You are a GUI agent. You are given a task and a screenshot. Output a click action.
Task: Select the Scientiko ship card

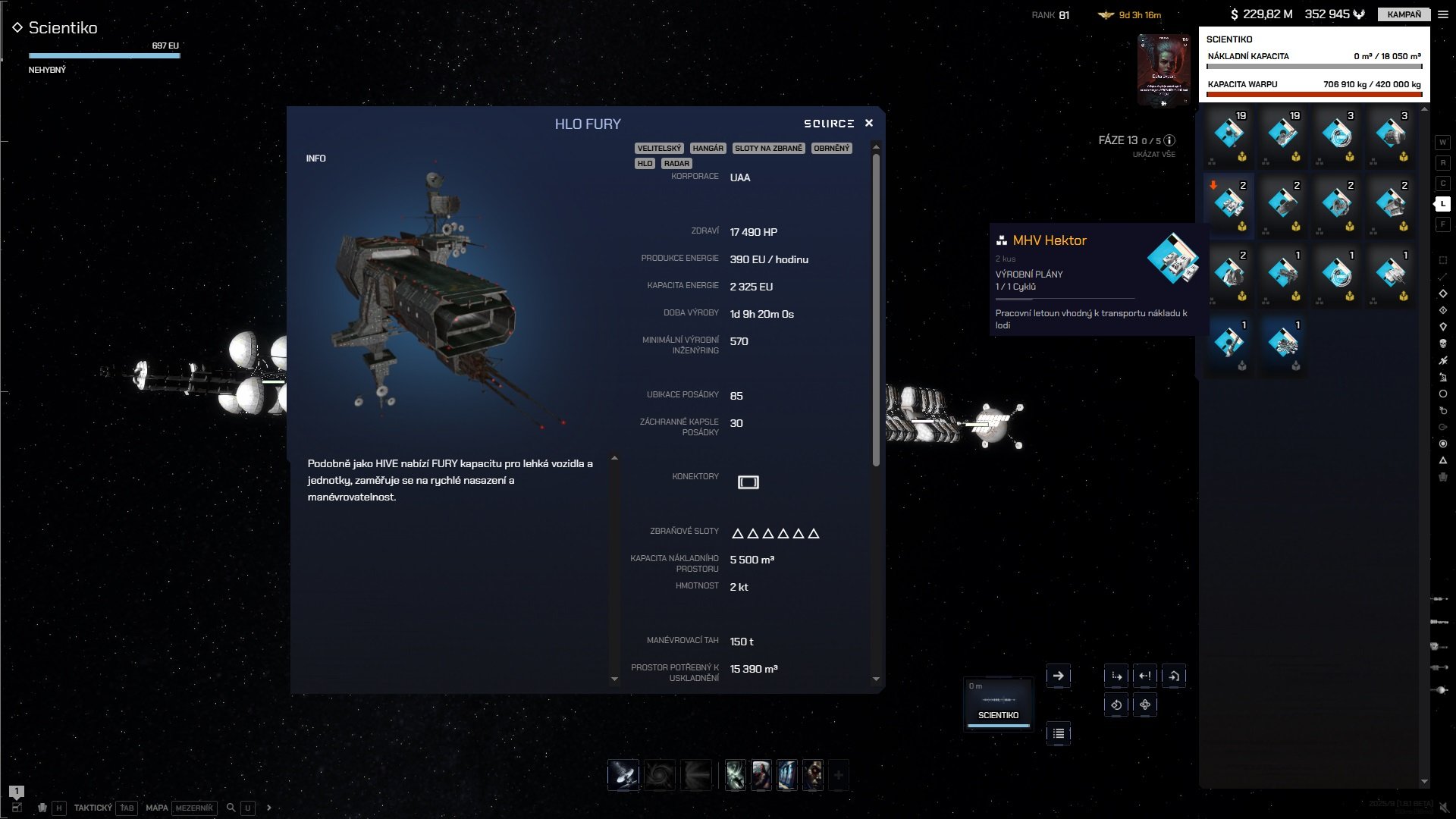point(998,701)
